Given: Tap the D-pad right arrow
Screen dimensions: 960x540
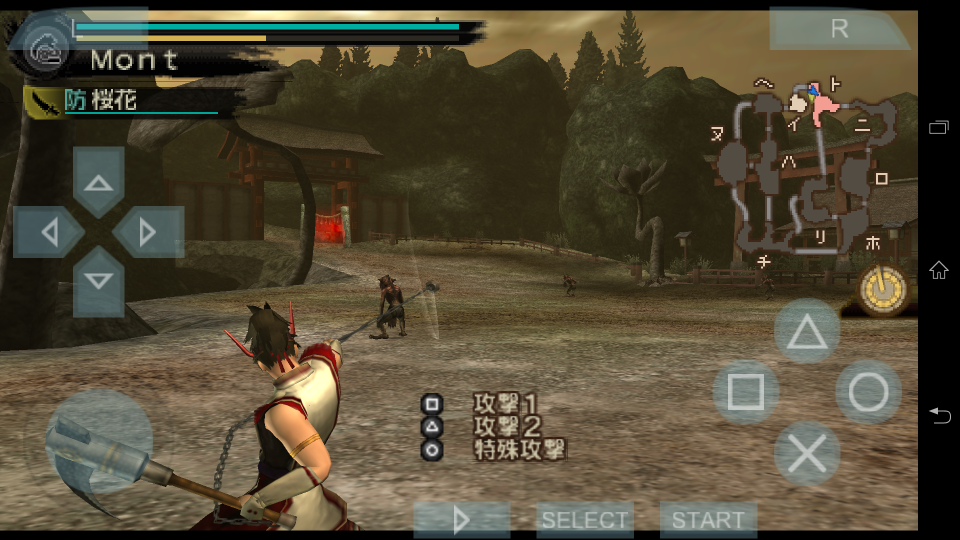Looking at the screenshot, I should tap(147, 232).
